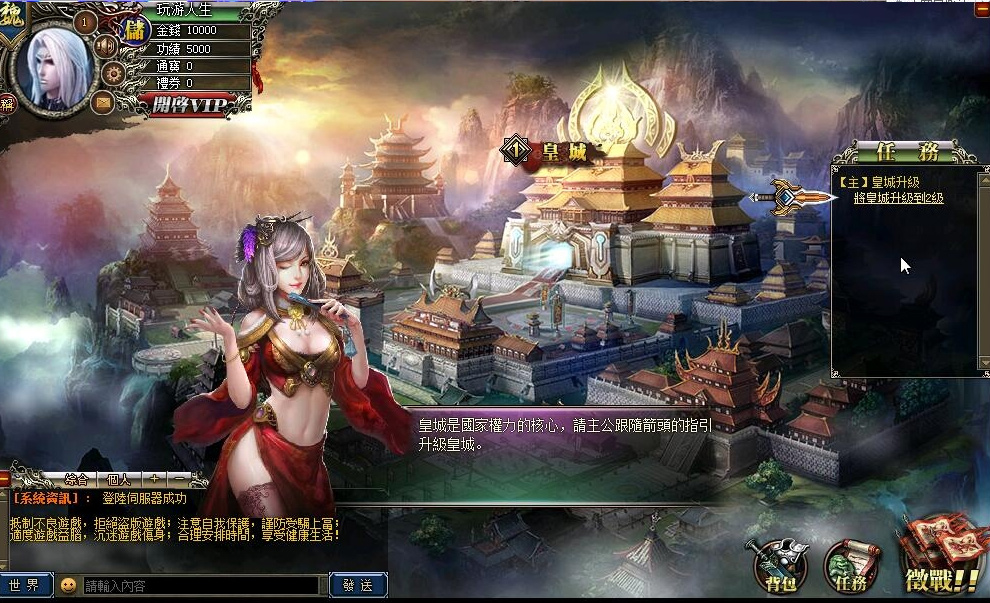990x603 pixels.
Task: Switch to the 綜合 chat tab
Action: tap(76, 479)
